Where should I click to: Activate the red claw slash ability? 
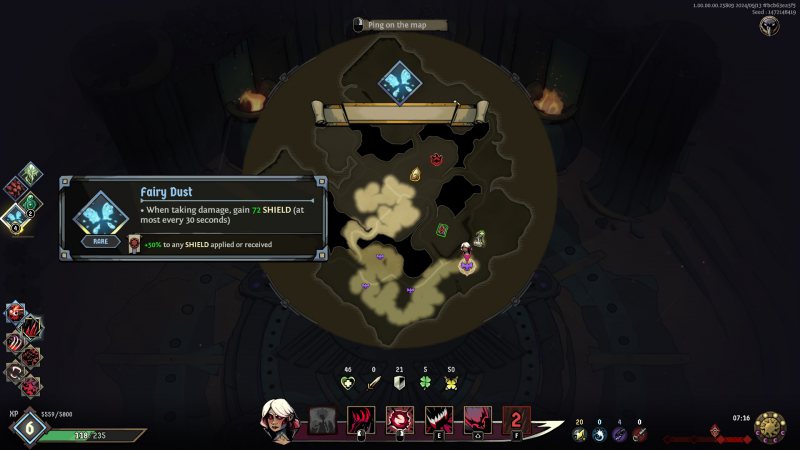point(360,421)
